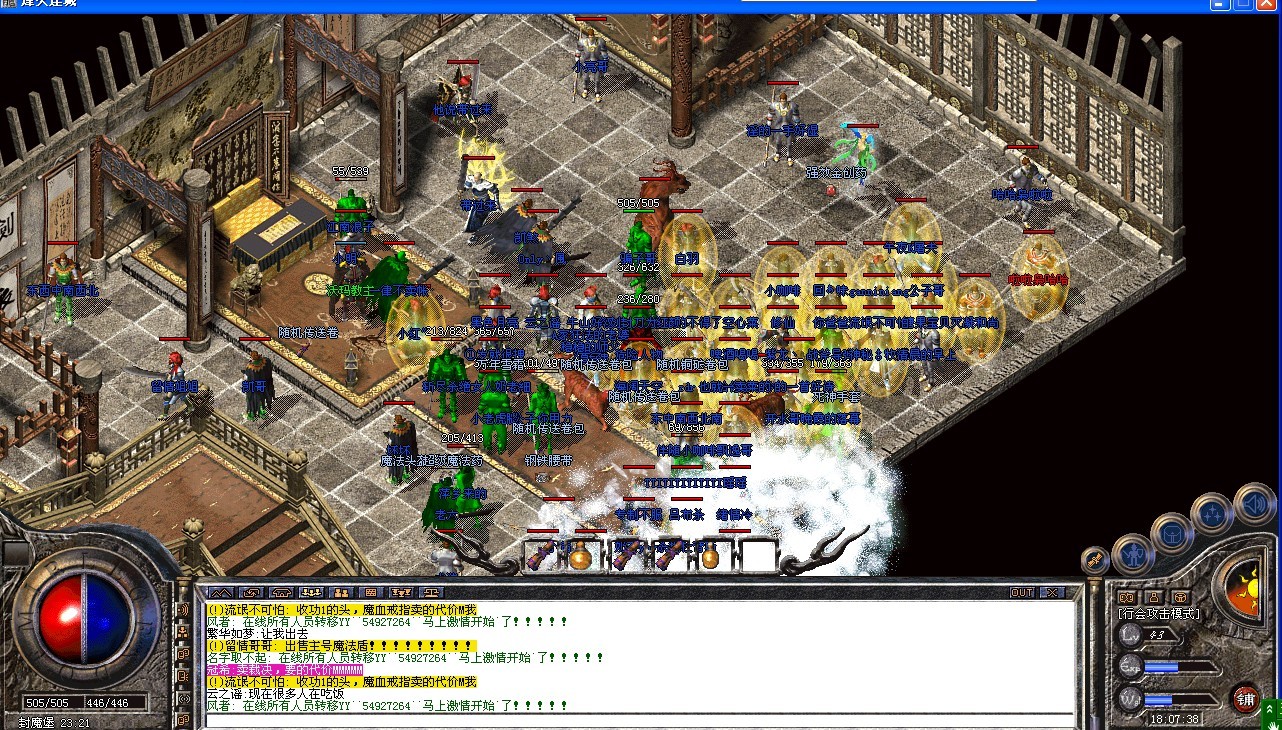Select the potion in the quickslot belt

point(580,558)
